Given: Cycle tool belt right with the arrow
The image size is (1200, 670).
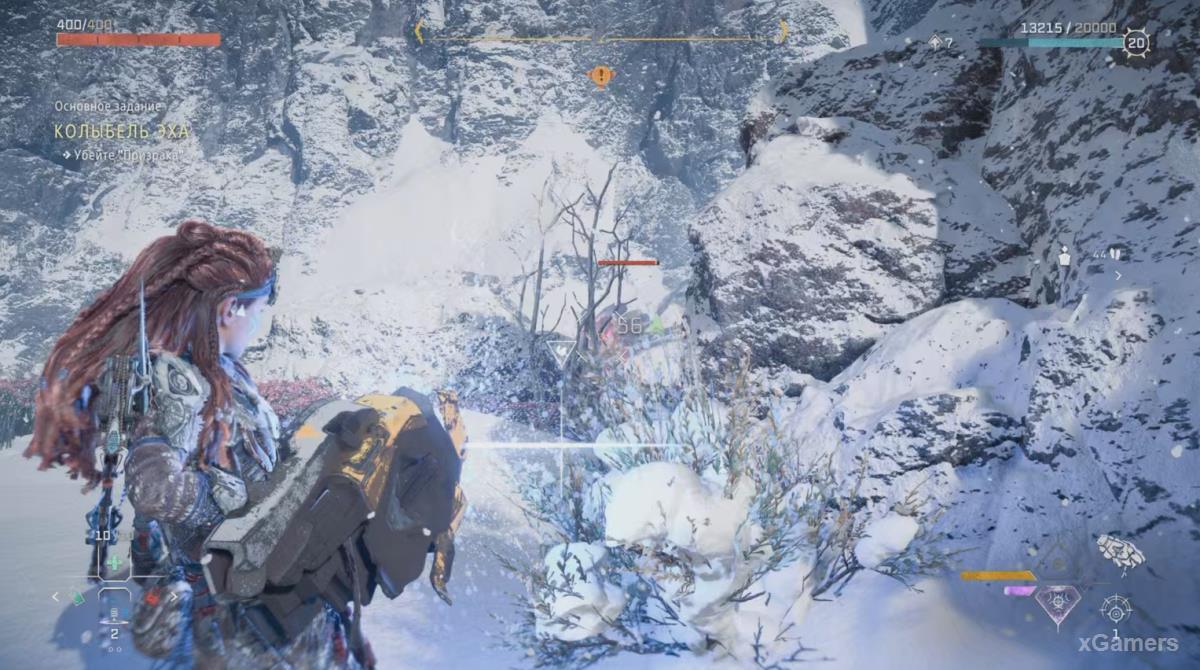Looking at the screenshot, I should [x=174, y=597].
